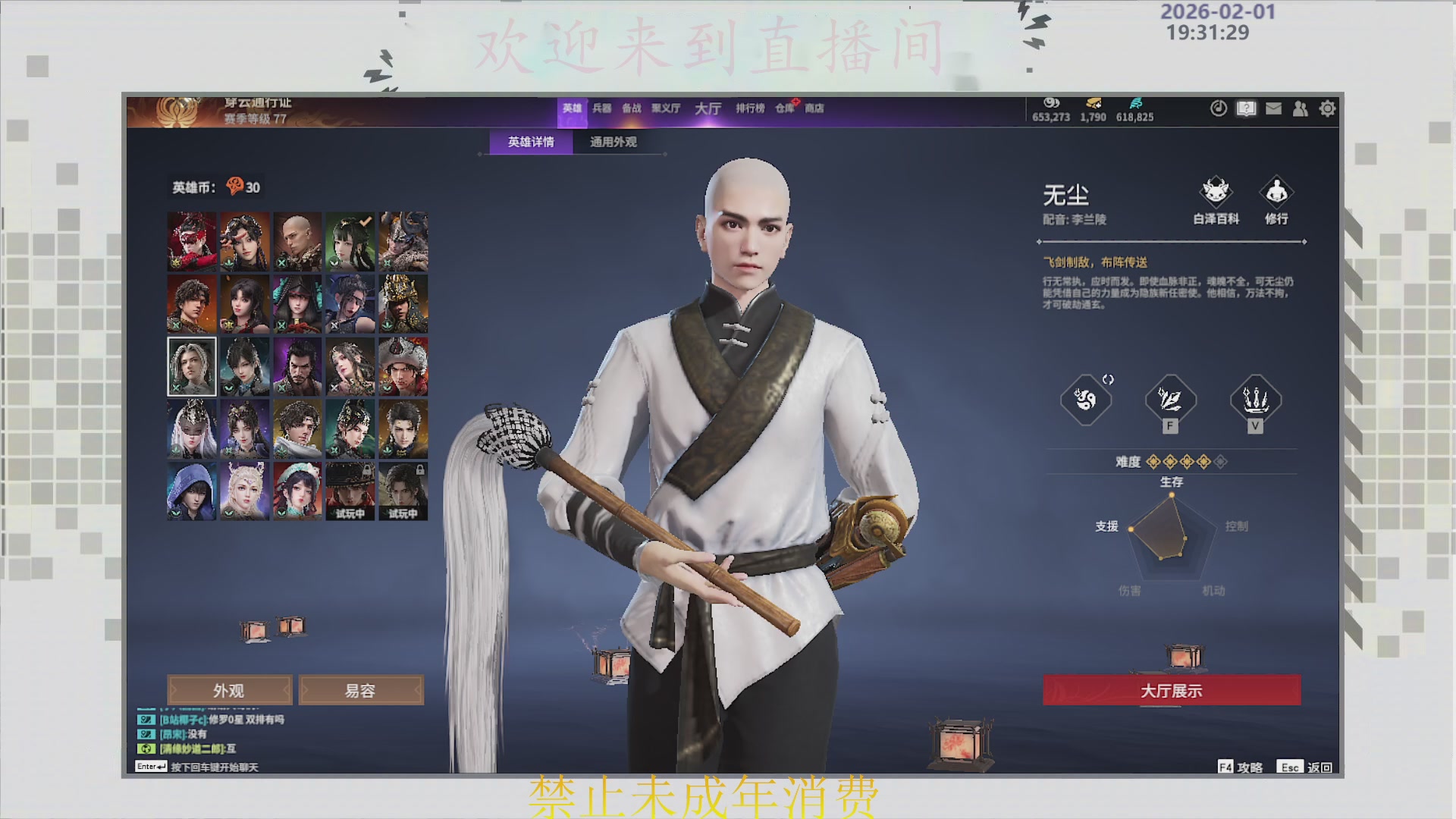Image resolution: width=1456 pixels, height=819 pixels.
Task: Click the serpent-shaped weapon skill icon
Action: 1085,400
